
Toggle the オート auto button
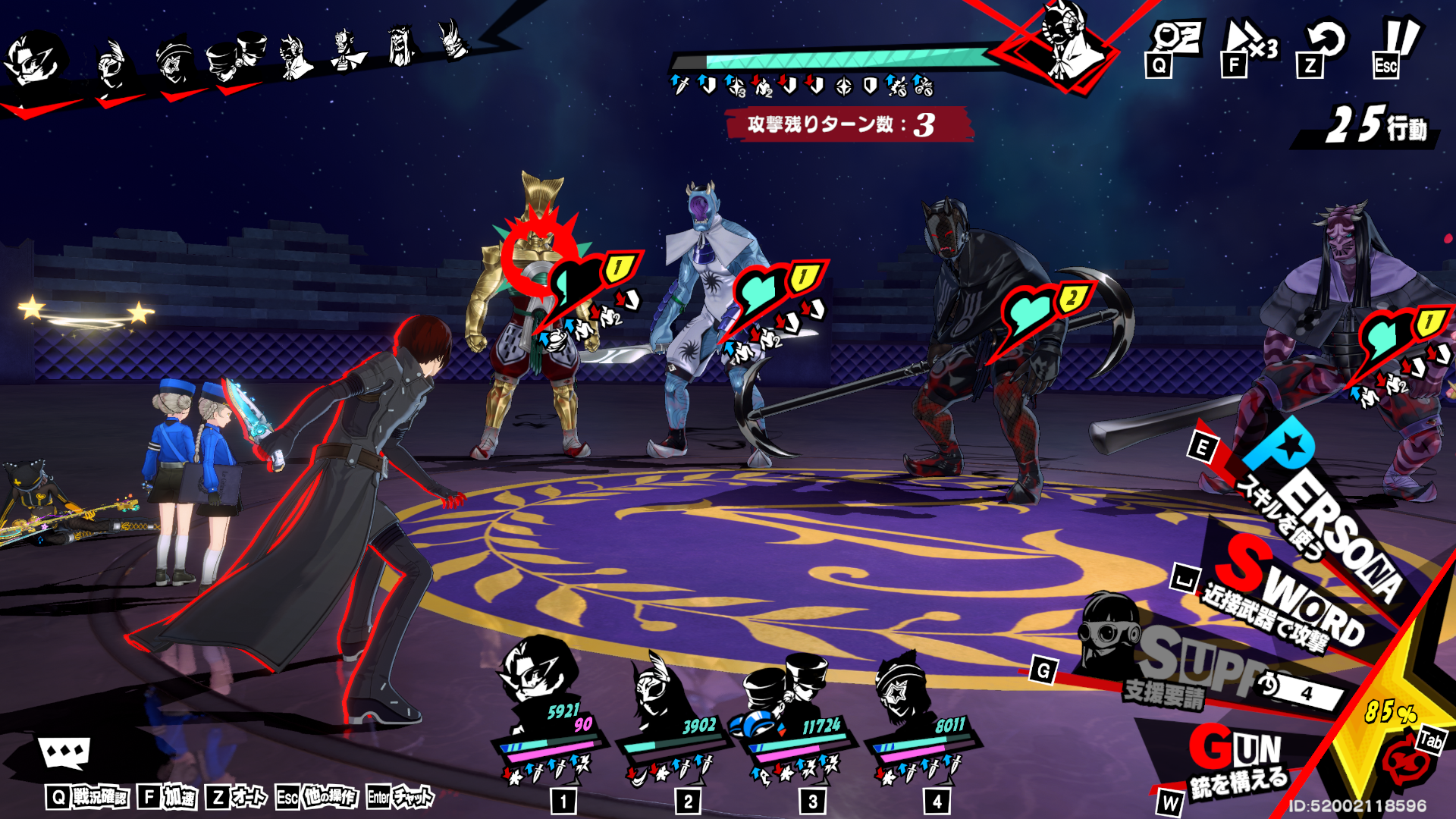[237, 797]
